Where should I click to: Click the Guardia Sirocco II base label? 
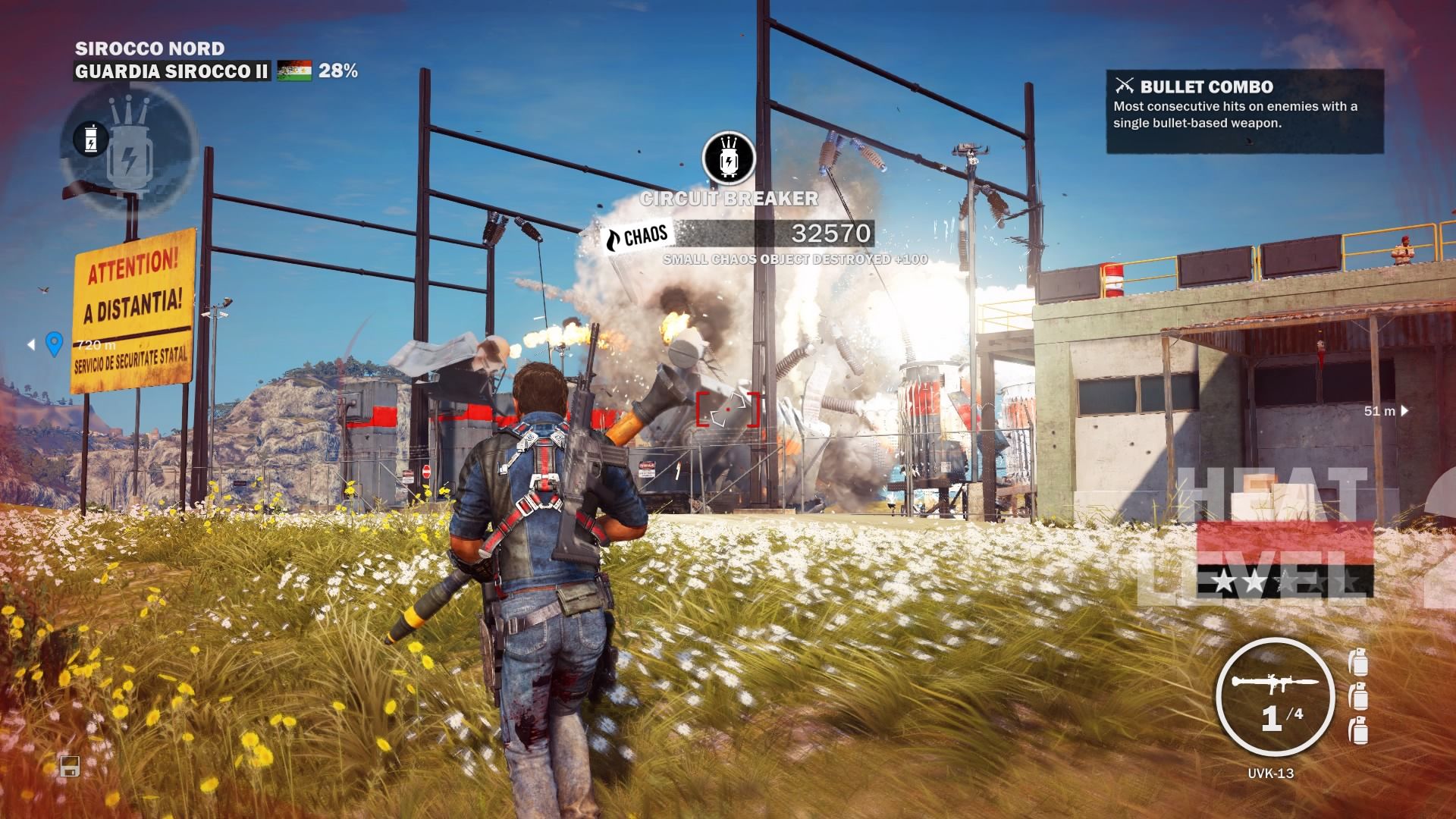[x=171, y=71]
